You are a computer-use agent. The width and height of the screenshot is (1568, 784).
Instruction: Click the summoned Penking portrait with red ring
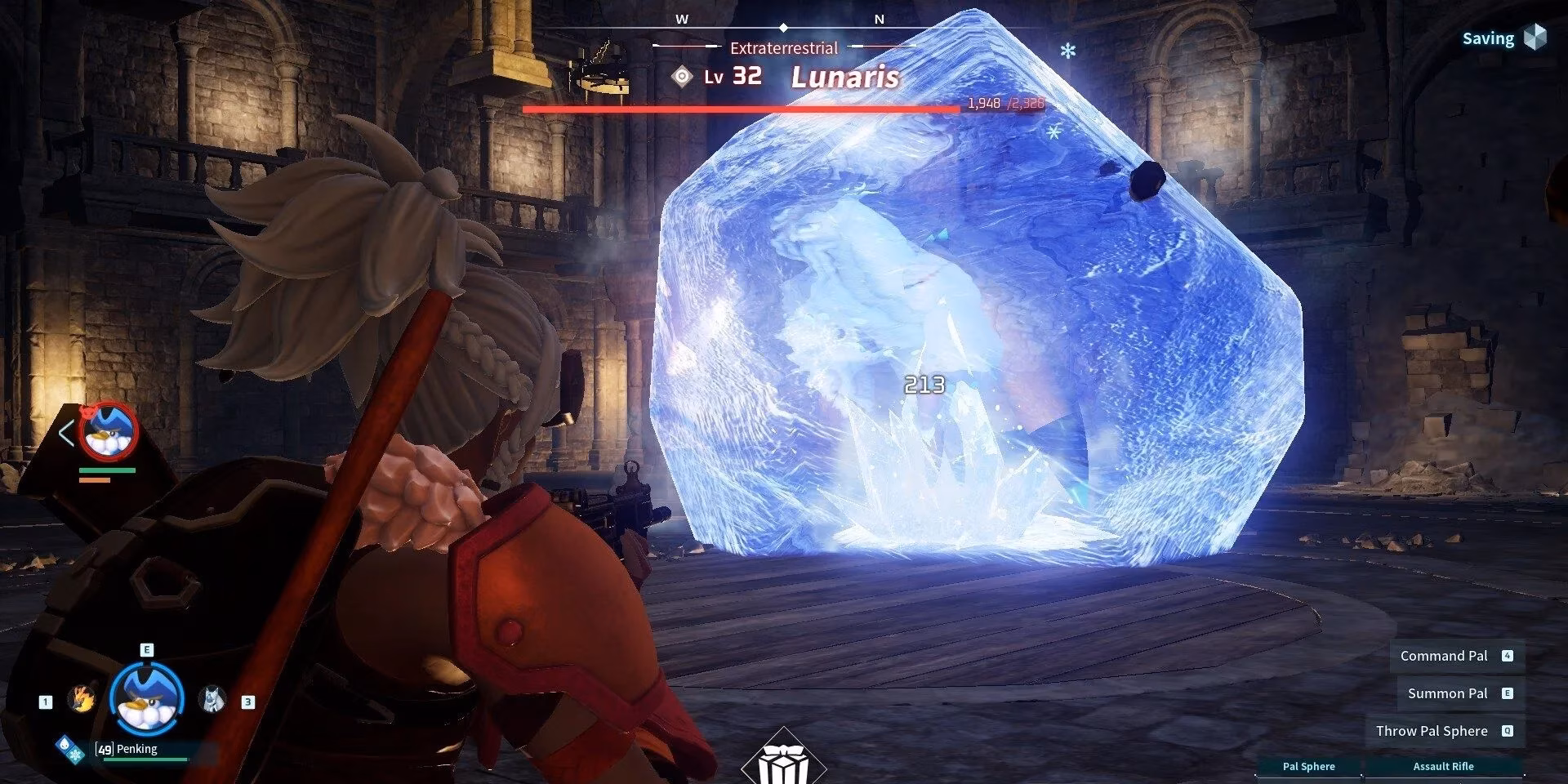click(110, 431)
